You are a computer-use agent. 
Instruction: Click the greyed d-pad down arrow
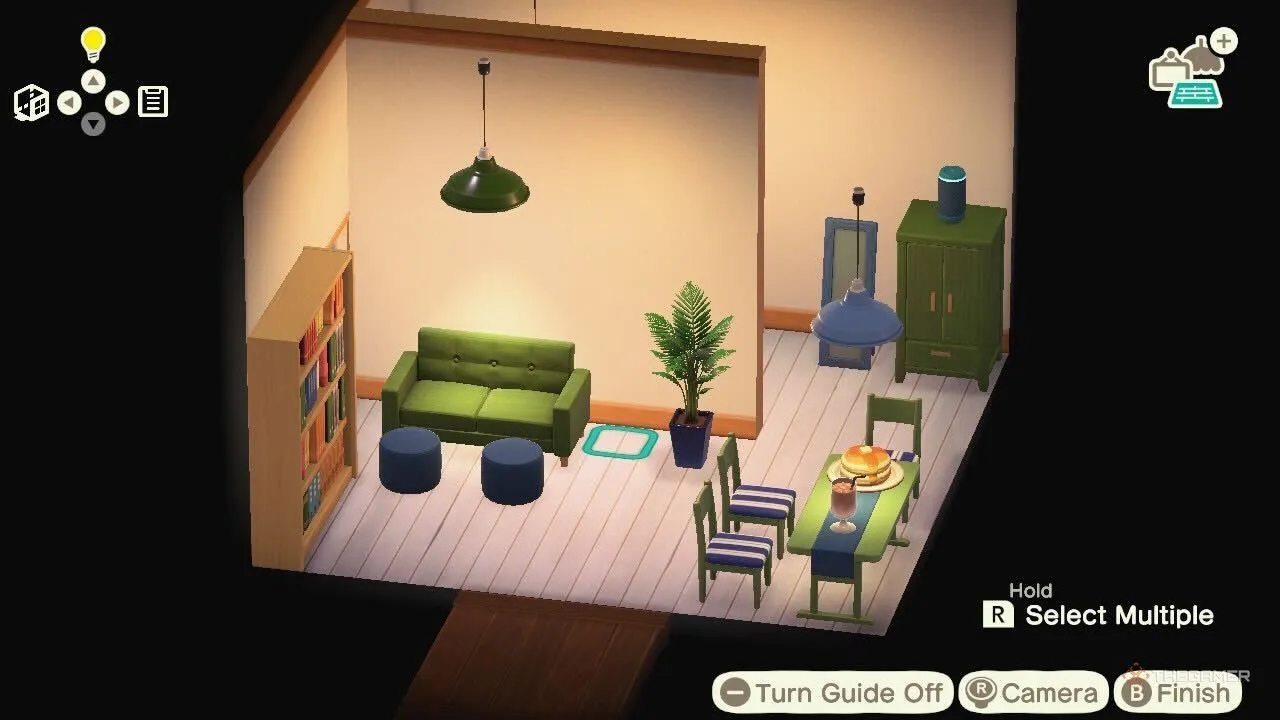(x=93, y=124)
